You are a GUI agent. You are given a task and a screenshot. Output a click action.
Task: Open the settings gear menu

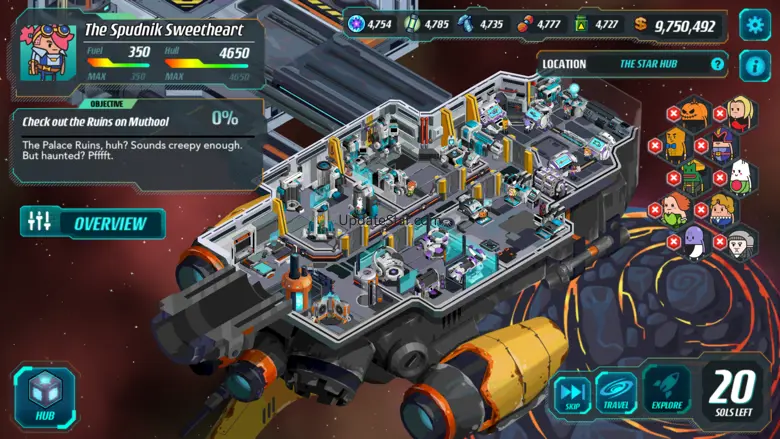[x=754, y=25]
